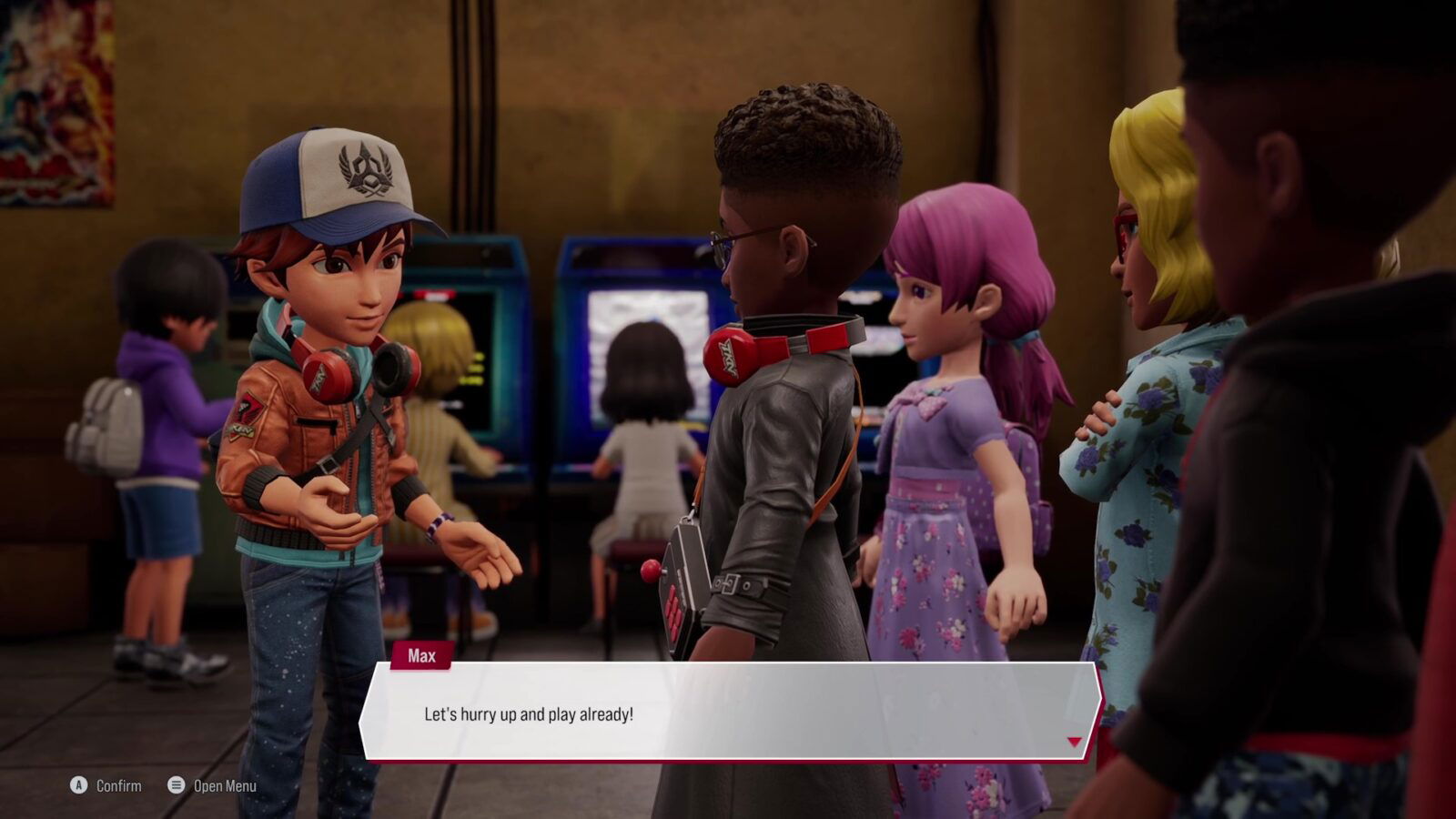1456x819 pixels.
Task: Advance dialogue with the red arrow
Action: (1074, 742)
